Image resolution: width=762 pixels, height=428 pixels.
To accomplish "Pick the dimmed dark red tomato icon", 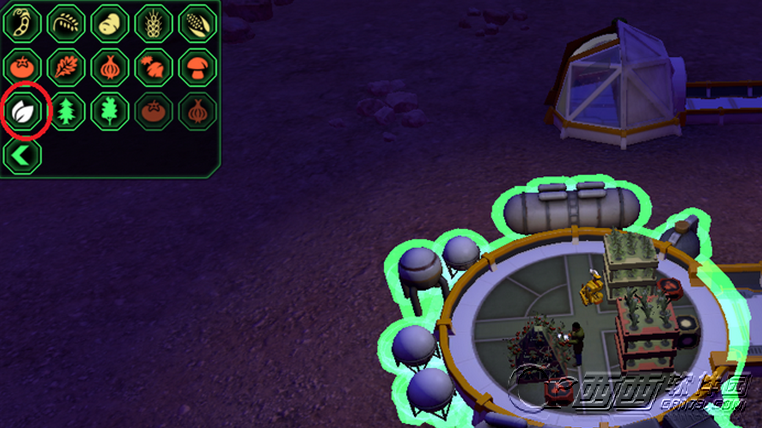I will [x=153, y=111].
